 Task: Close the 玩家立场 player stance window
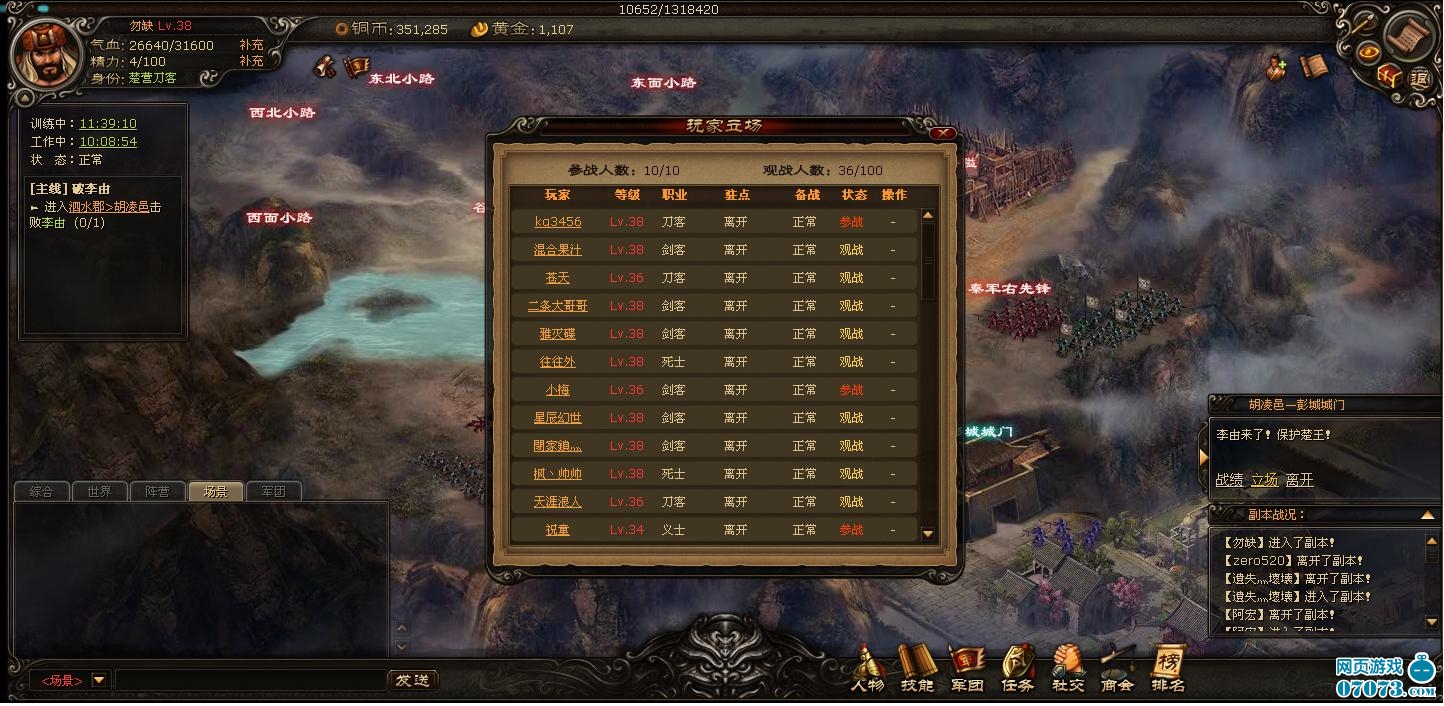(x=939, y=132)
